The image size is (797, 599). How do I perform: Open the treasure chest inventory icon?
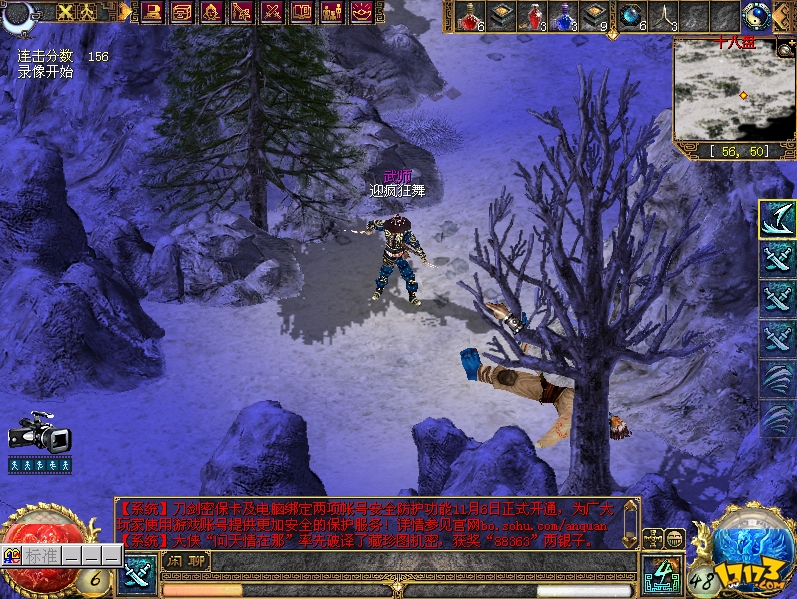click(181, 12)
